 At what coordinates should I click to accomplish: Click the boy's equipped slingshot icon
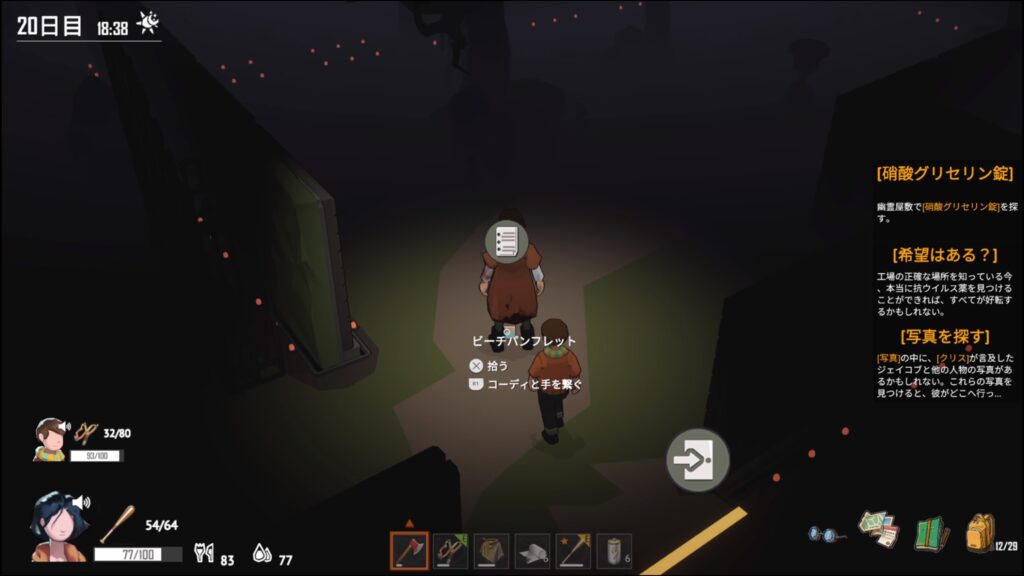87,433
